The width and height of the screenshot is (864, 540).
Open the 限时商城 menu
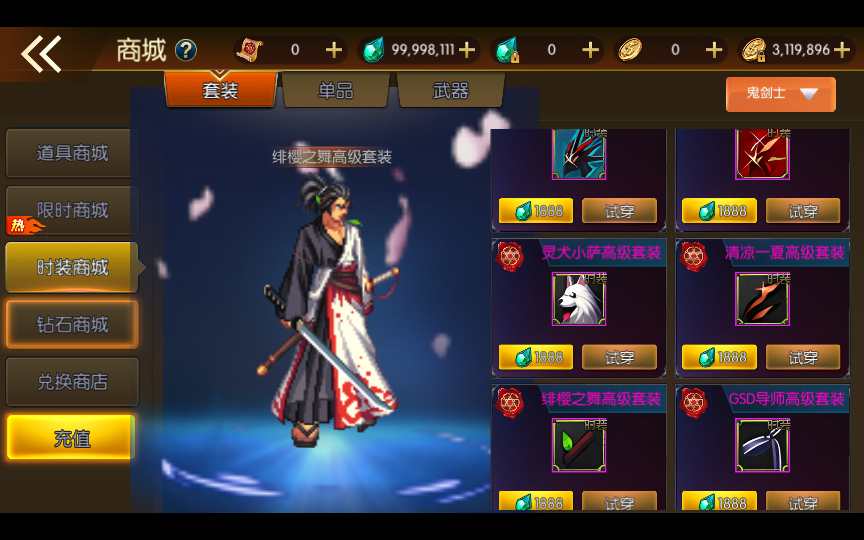71,210
